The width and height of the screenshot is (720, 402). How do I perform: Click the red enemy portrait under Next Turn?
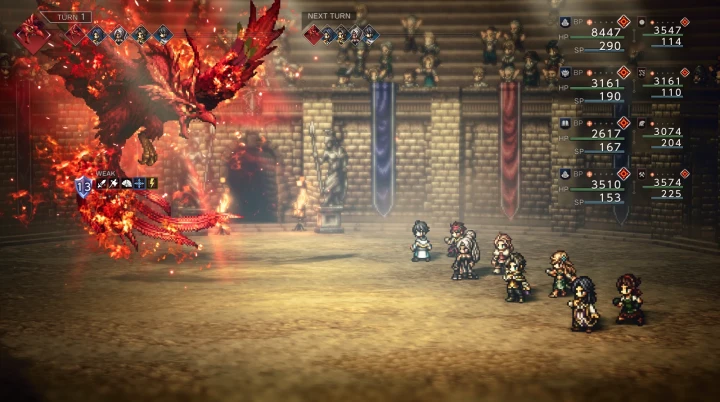(313, 35)
